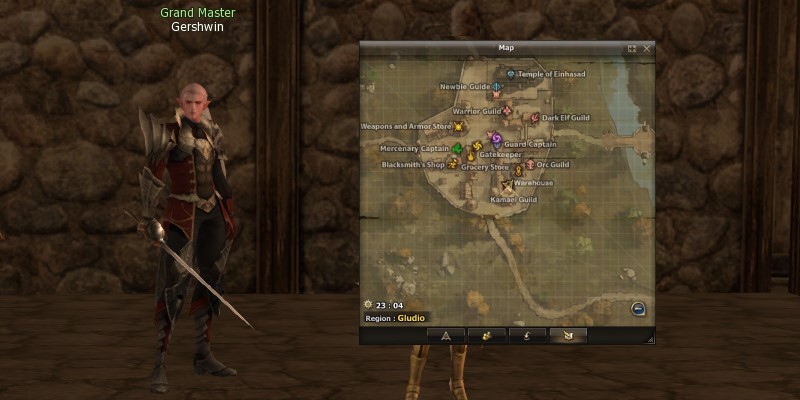
Task: Close the Map window
Action: pyautogui.click(x=647, y=48)
